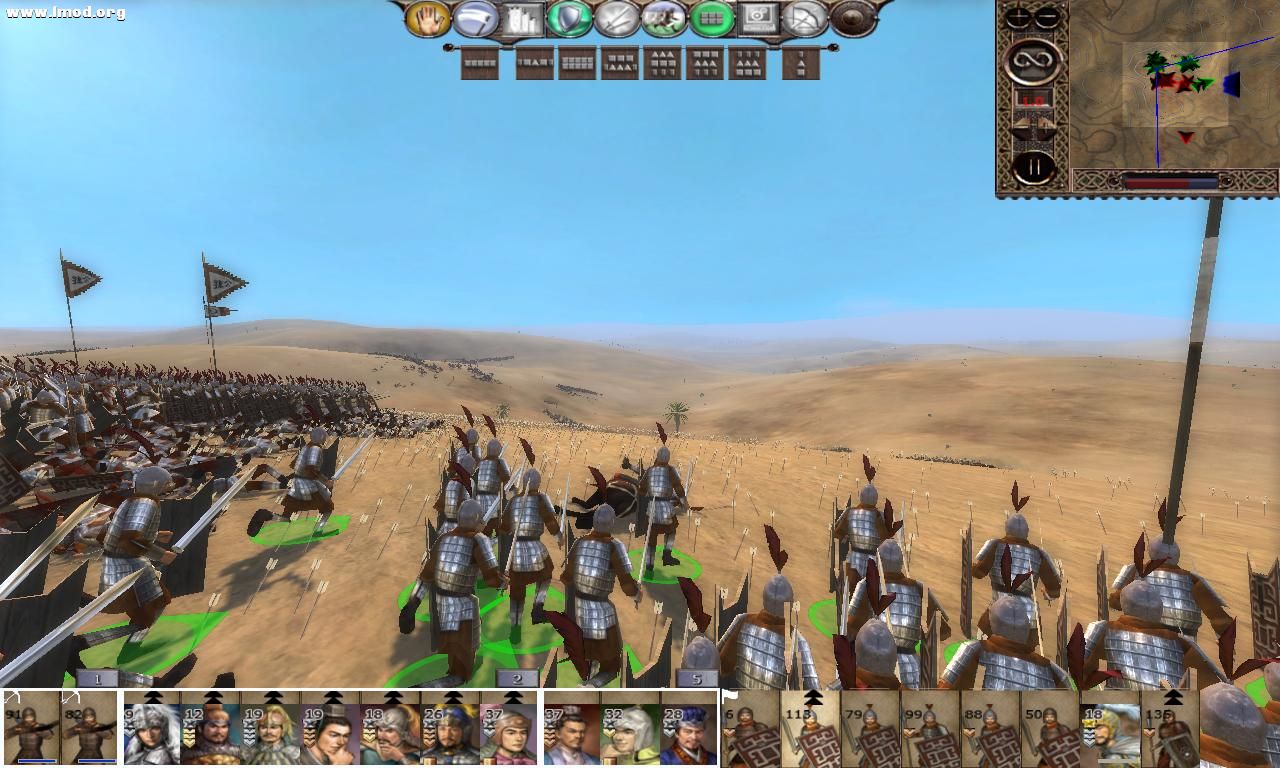Screen dimensions: 1280x768
Task: Halt selected units with the hand icon
Action: pyautogui.click(x=430, y=20)
